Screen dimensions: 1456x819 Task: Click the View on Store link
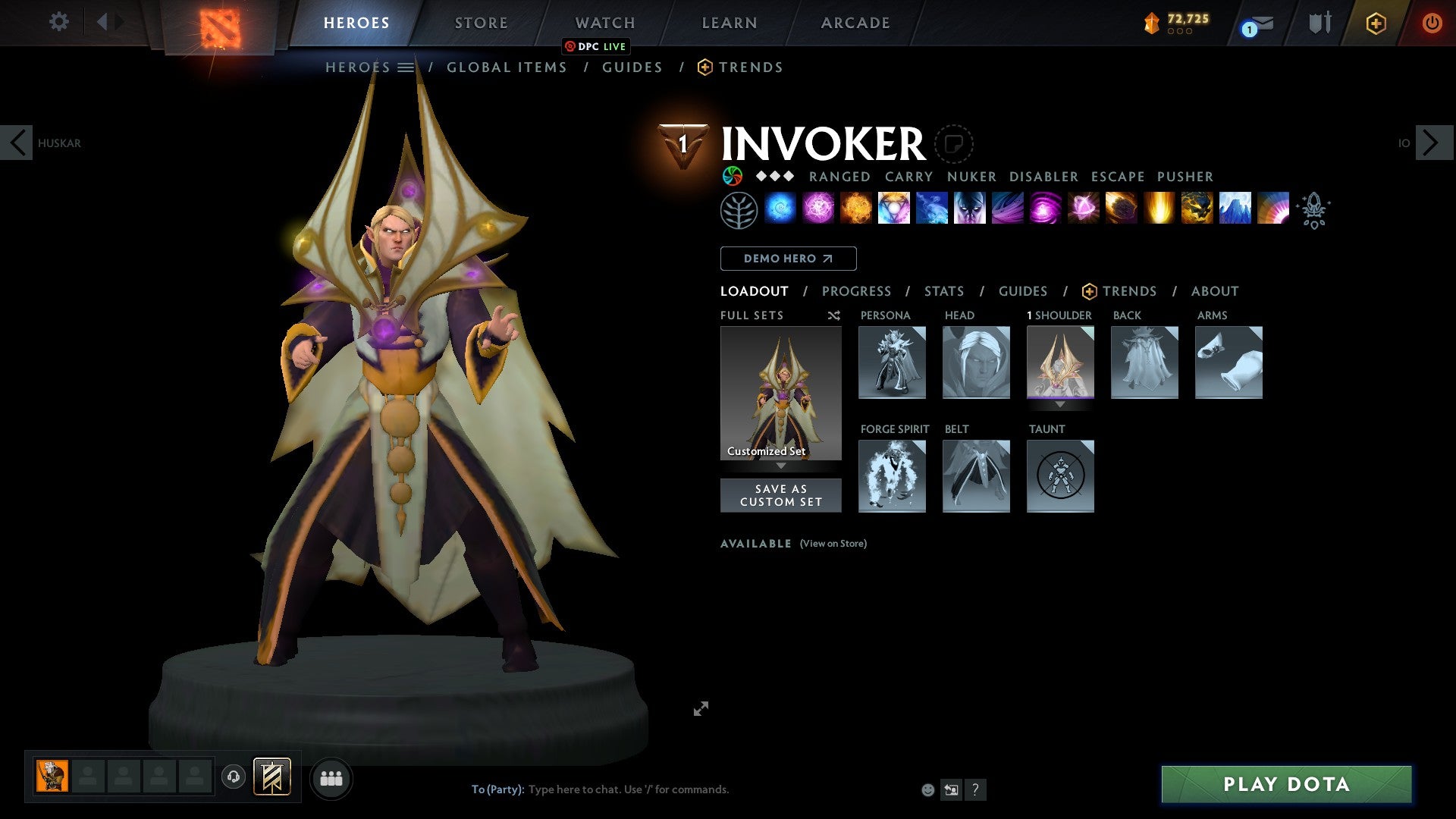pyautogui.click(x=833, y=544)
